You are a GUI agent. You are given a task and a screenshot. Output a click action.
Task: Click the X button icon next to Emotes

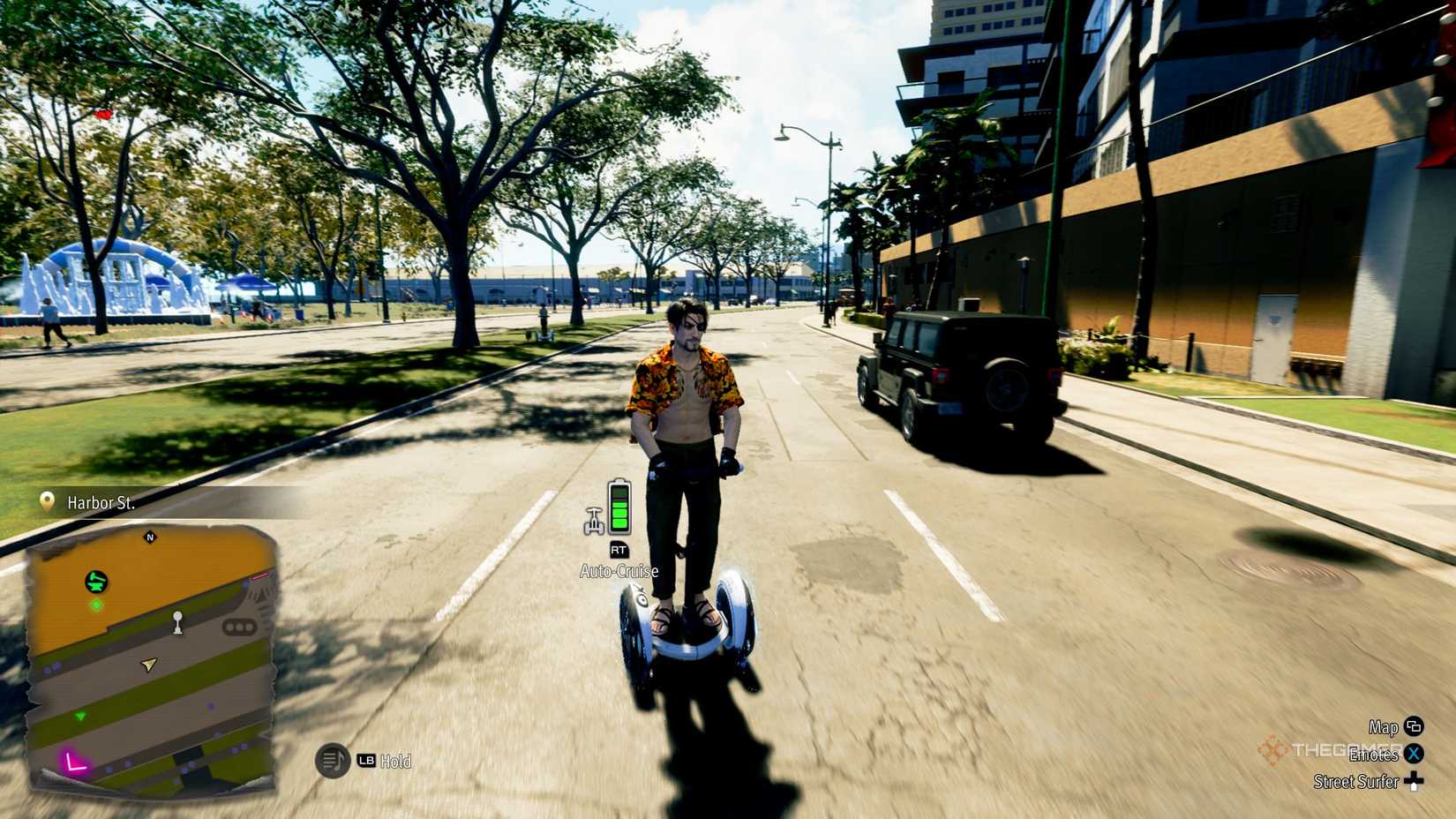tap(1414, 755)
